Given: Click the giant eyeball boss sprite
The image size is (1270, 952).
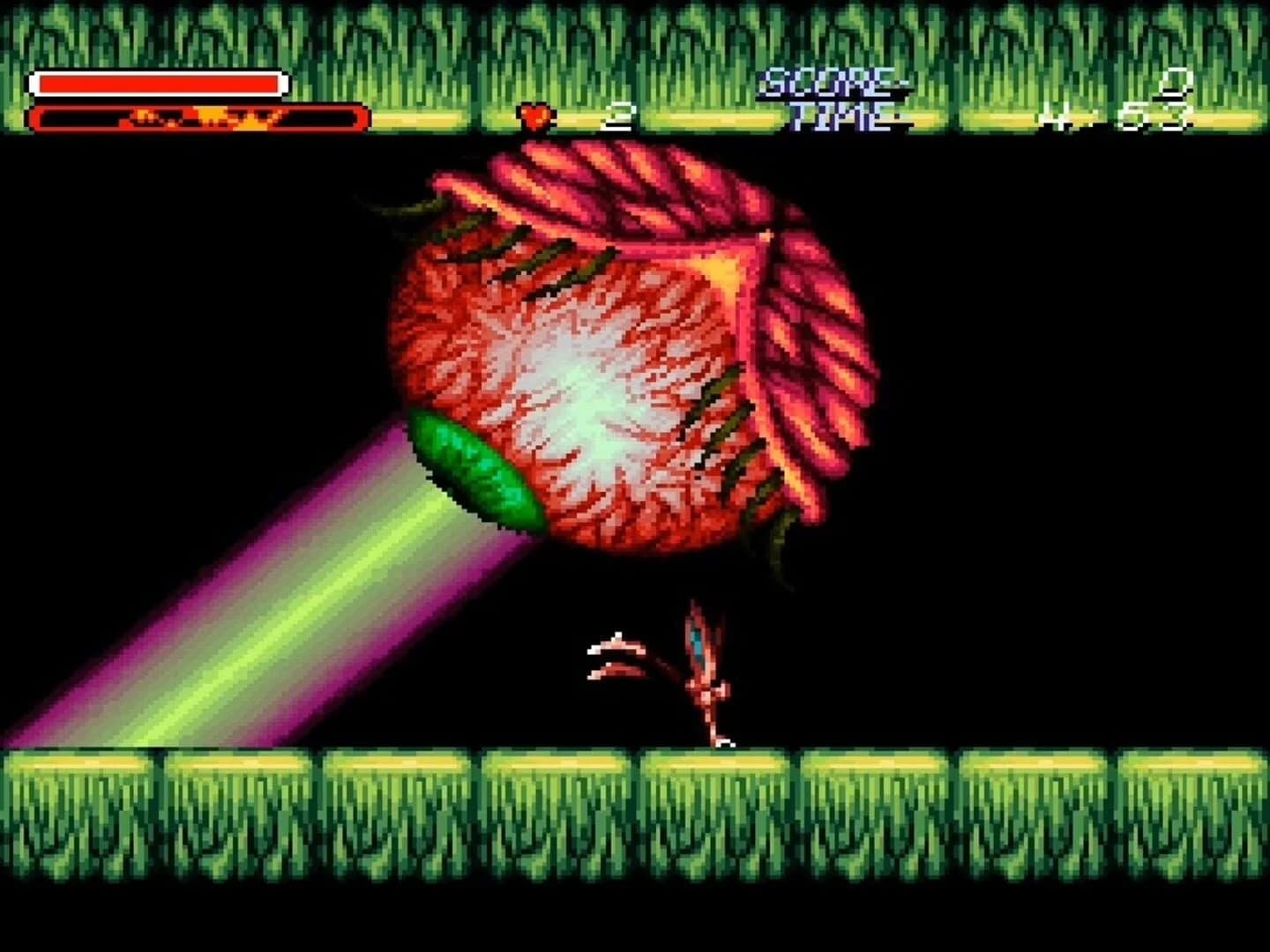Looking at the screenshot, I should (x=617, y=353).
